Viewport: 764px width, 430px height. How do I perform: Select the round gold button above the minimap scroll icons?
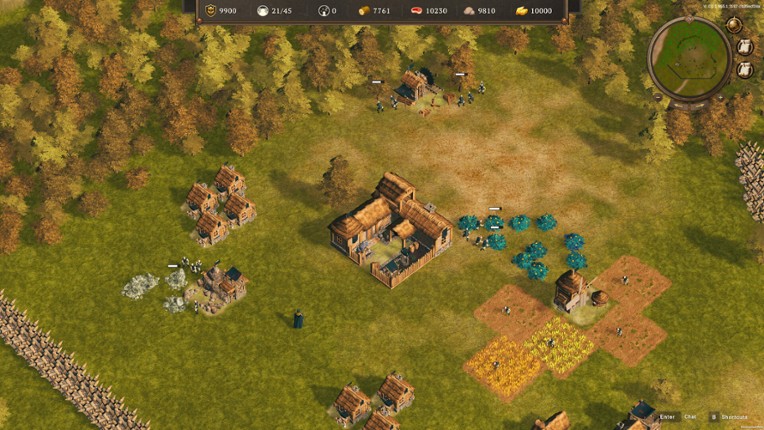(x=734, y=25)
